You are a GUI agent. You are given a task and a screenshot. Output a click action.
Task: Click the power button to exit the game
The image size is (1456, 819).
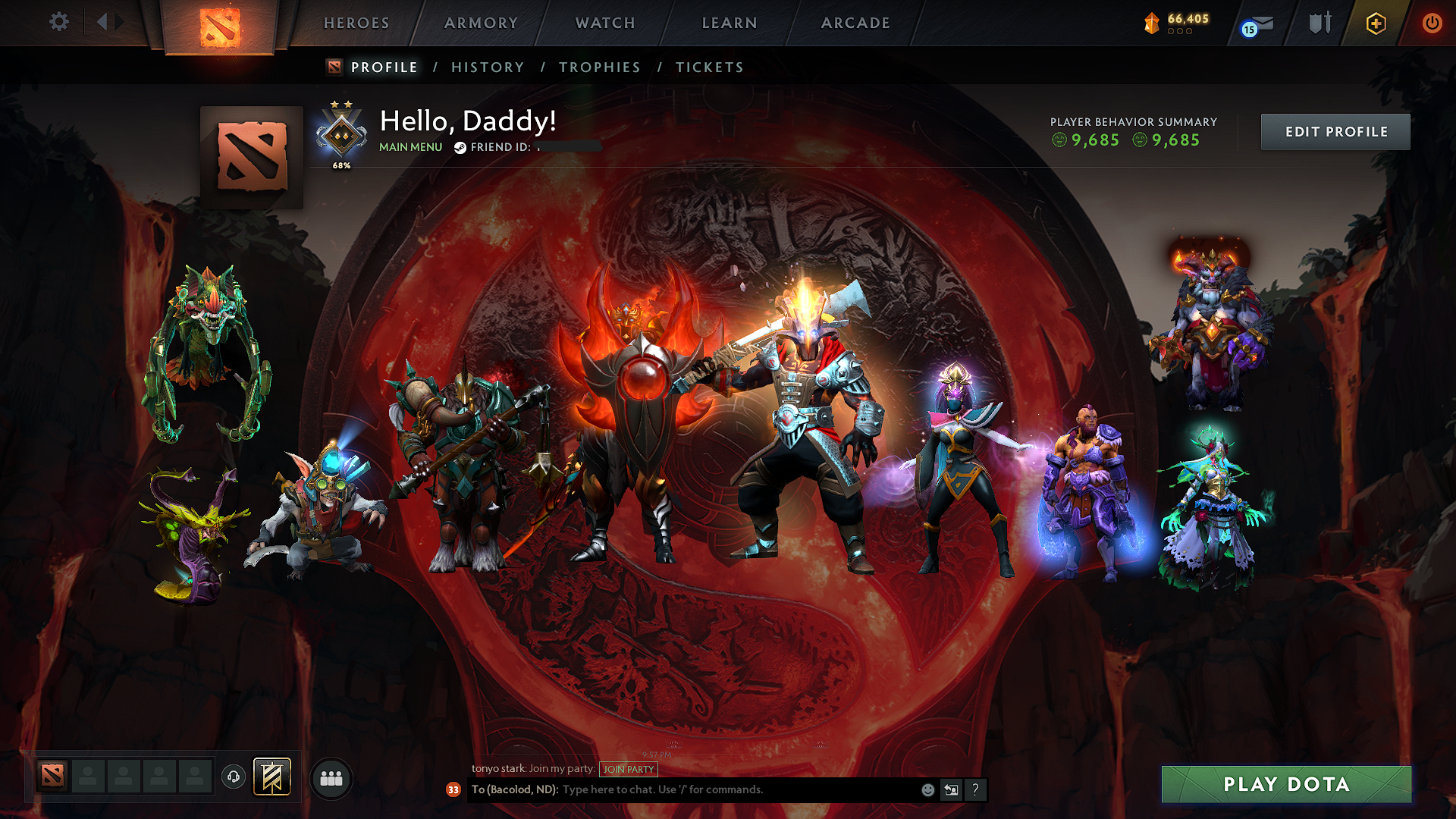(1432, 23)
